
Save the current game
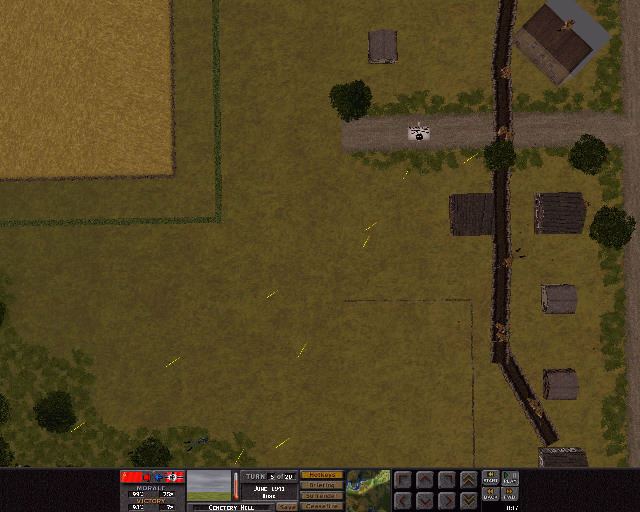pyautogui.click(x=287, y=507)
